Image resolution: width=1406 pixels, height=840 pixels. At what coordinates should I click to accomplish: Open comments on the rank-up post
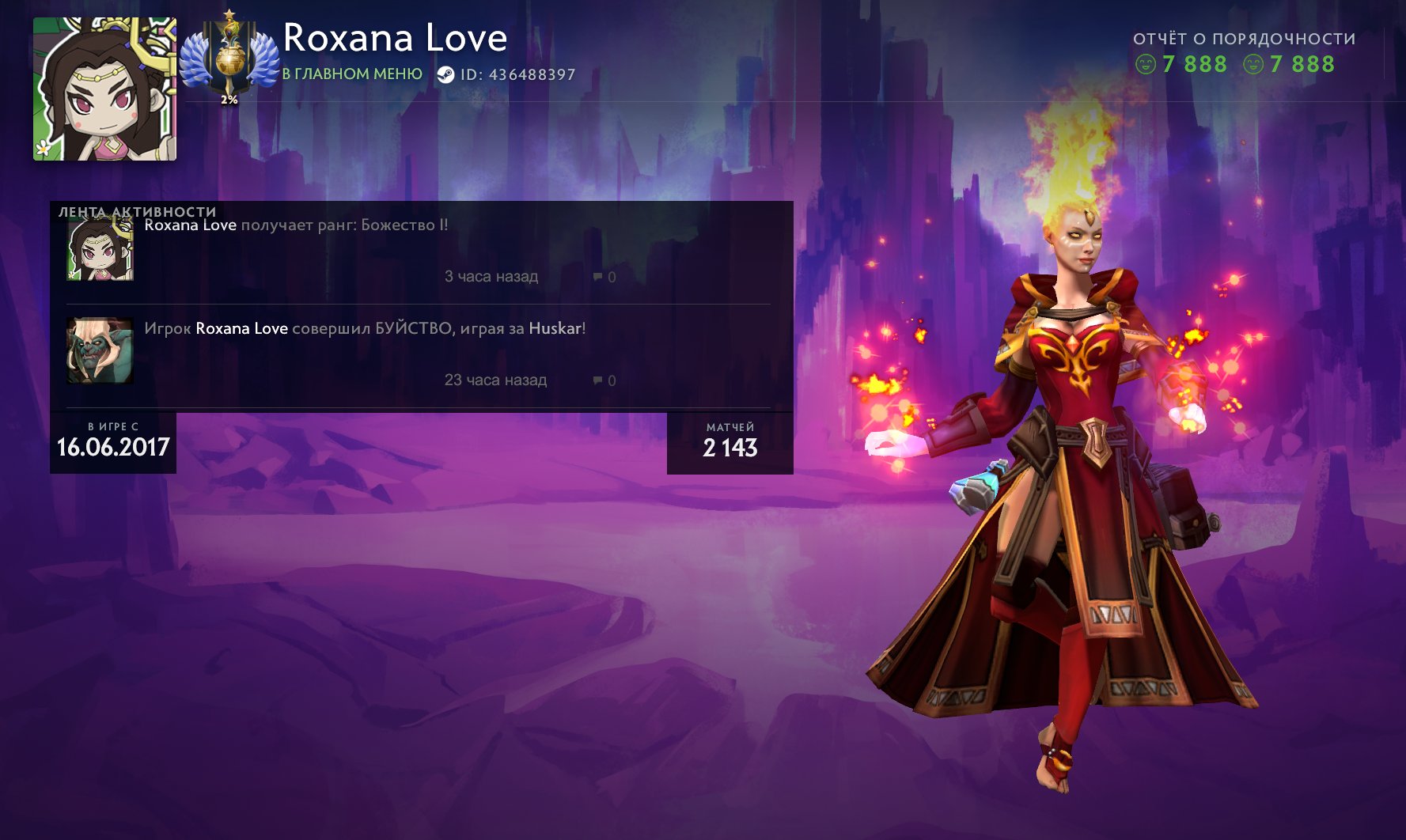[x=604, y=277]
